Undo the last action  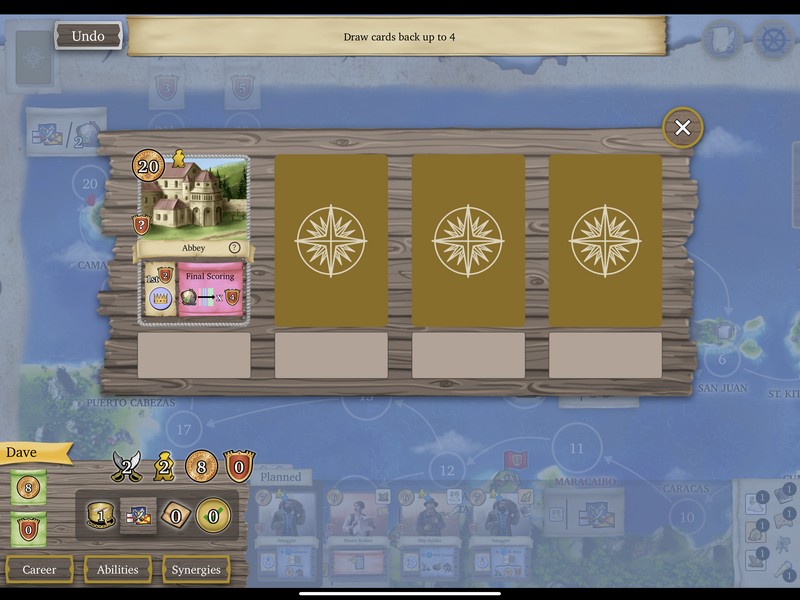coord(87,37)
